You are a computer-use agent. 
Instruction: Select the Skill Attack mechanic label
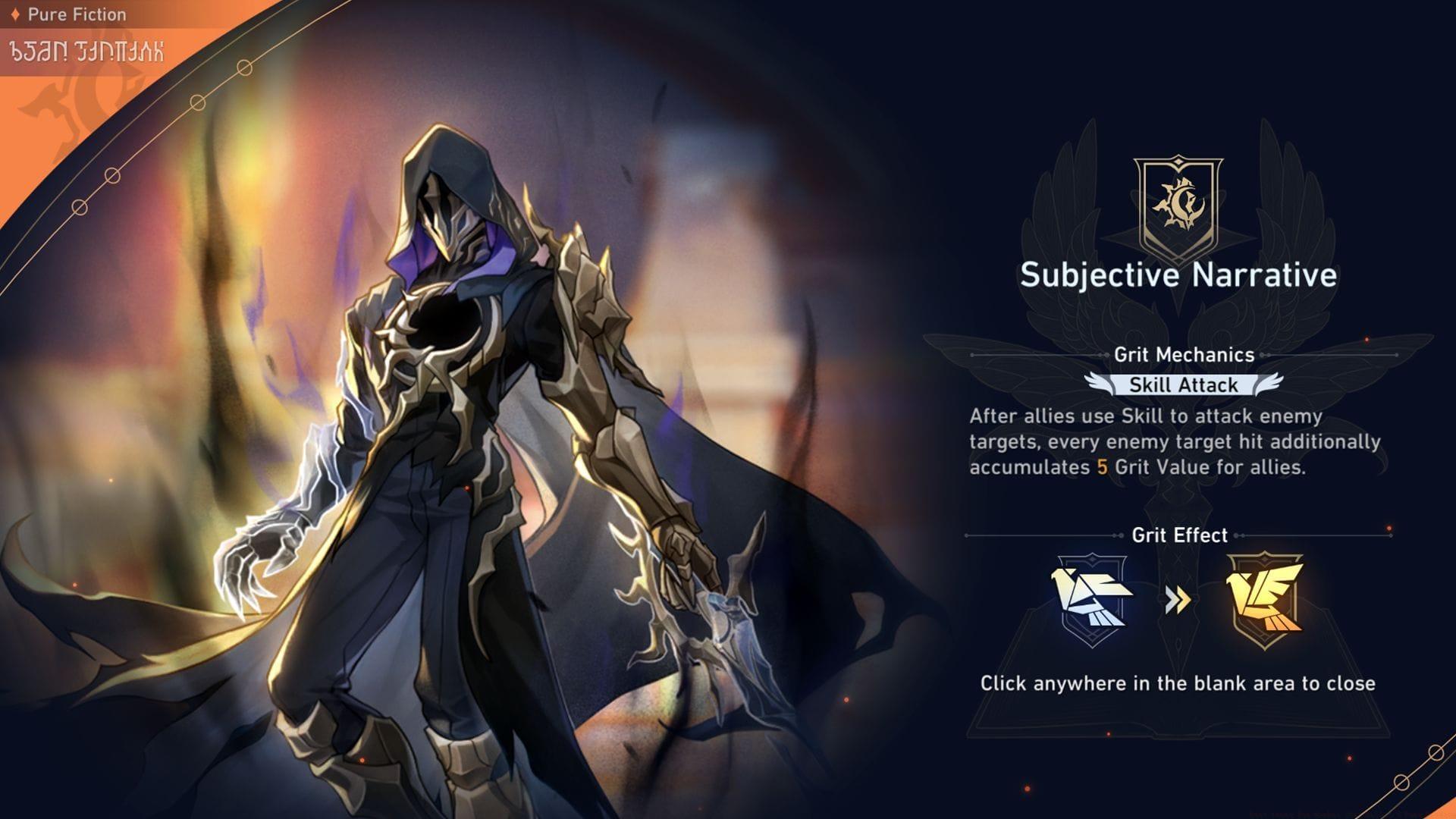pos(1183,385)
